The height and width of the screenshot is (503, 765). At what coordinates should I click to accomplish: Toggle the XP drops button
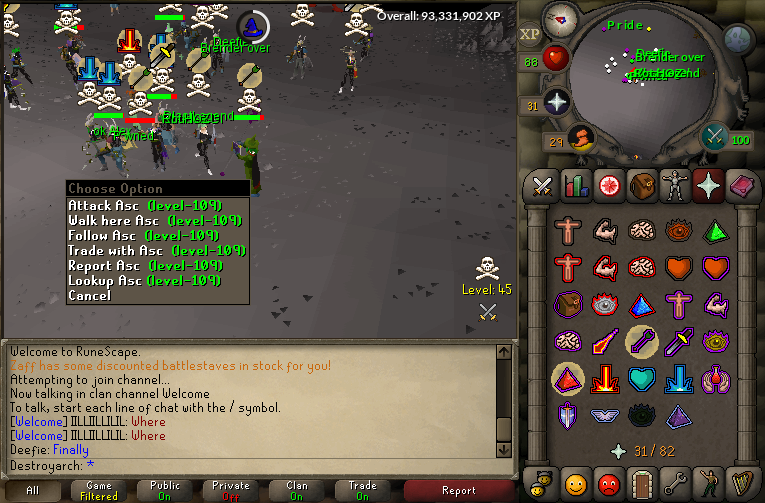point(530,34)
